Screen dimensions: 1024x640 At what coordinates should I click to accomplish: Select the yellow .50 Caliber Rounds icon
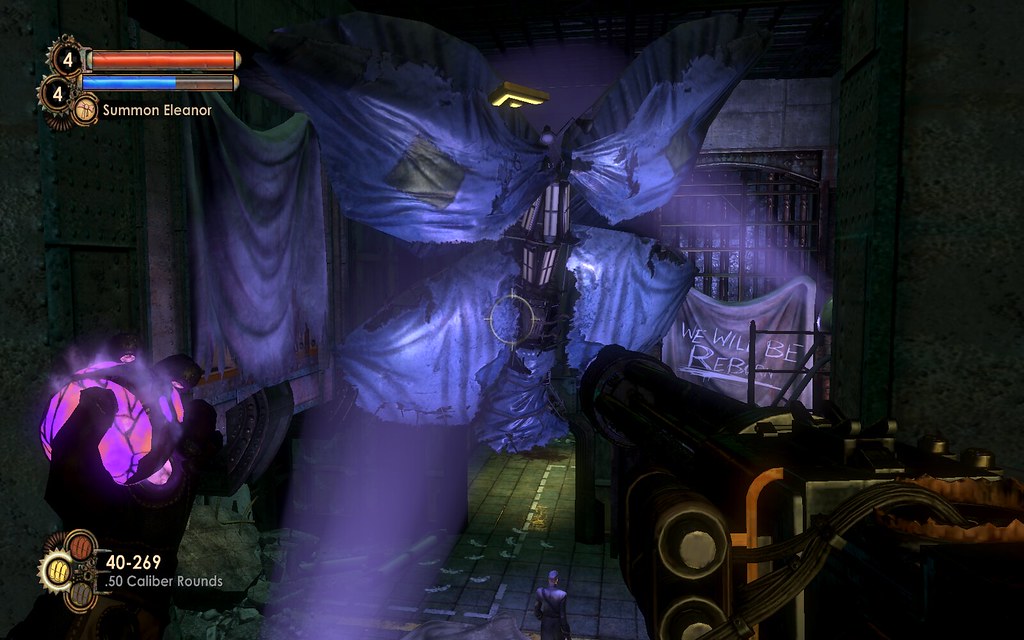59,570
